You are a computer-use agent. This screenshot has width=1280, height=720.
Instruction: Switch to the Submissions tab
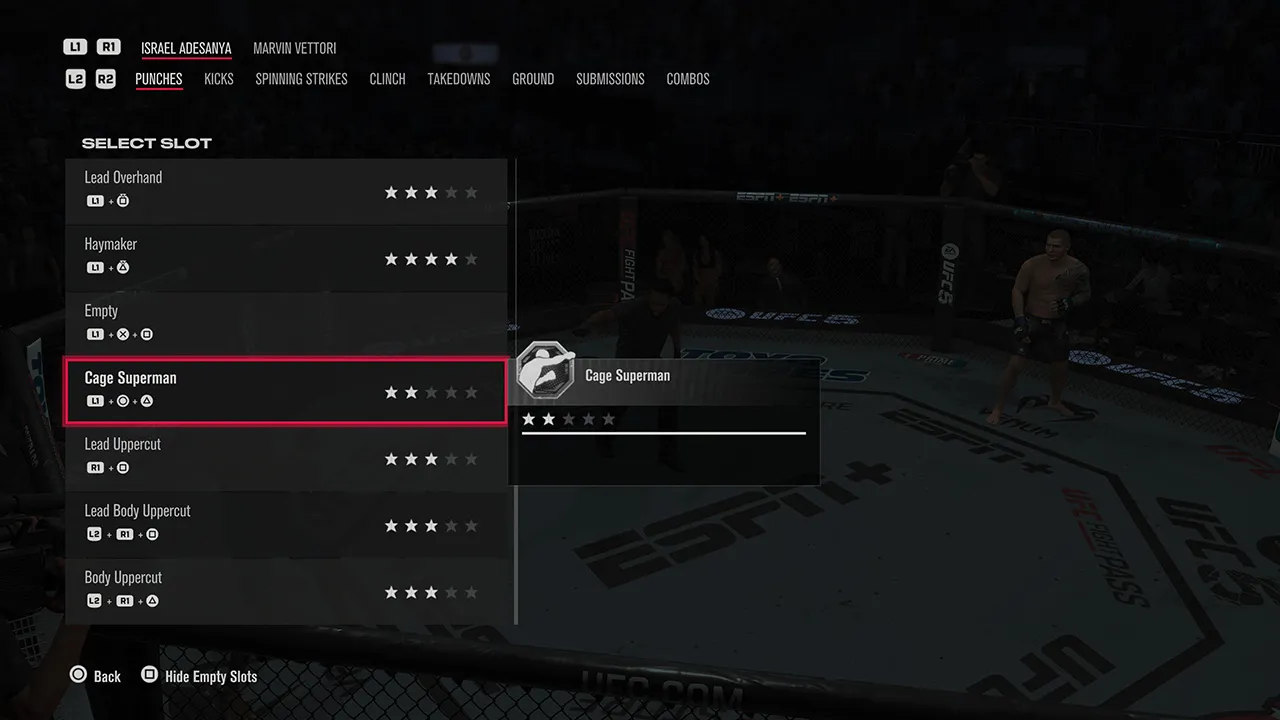click(x=610, y=78)
